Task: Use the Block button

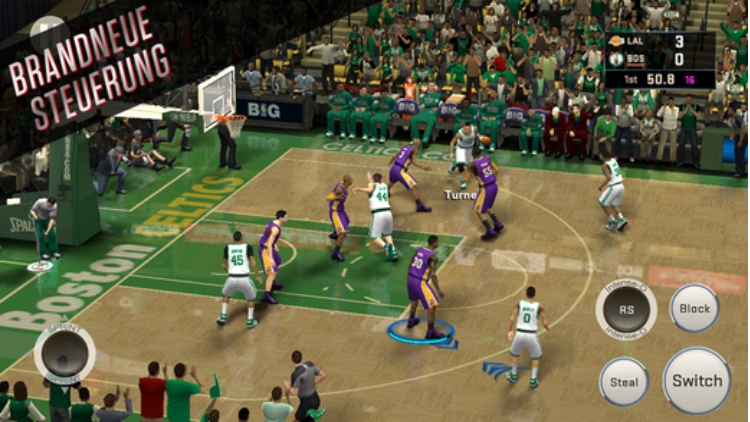Action: pyautogui.click(x=694, y=308)
